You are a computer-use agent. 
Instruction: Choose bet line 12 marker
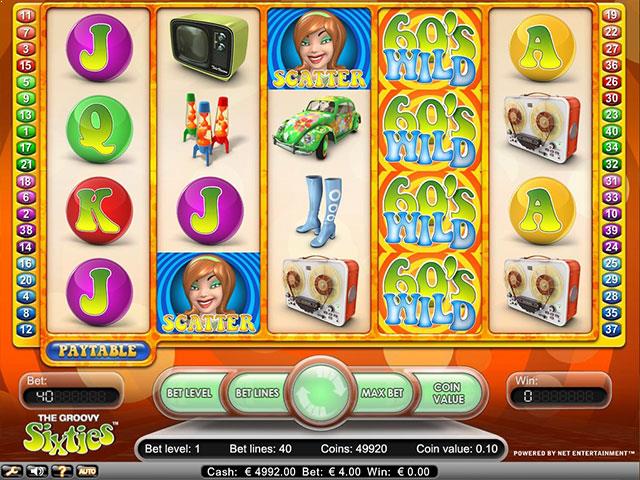[28, 330]
